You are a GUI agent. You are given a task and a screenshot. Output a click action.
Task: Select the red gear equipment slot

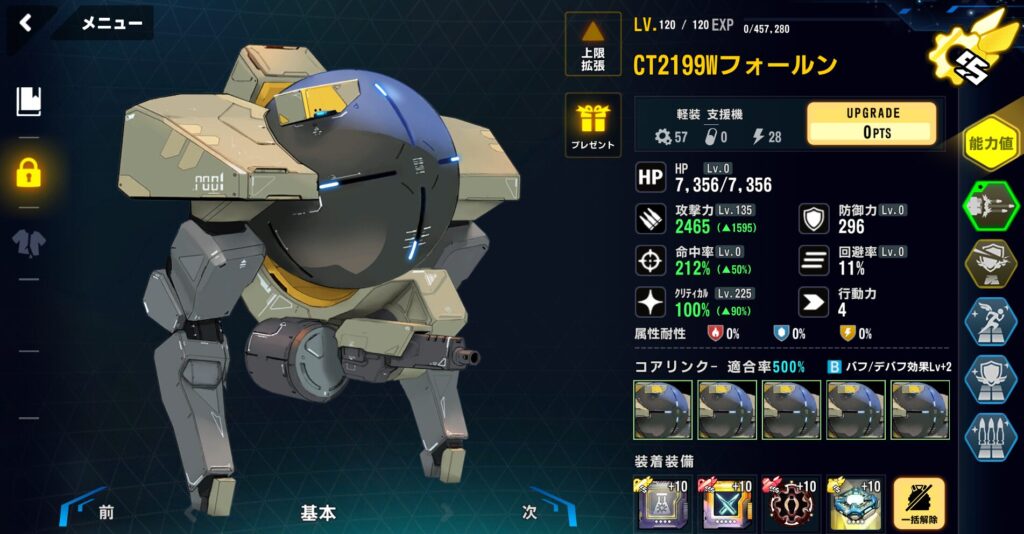(x=790, y=503)
